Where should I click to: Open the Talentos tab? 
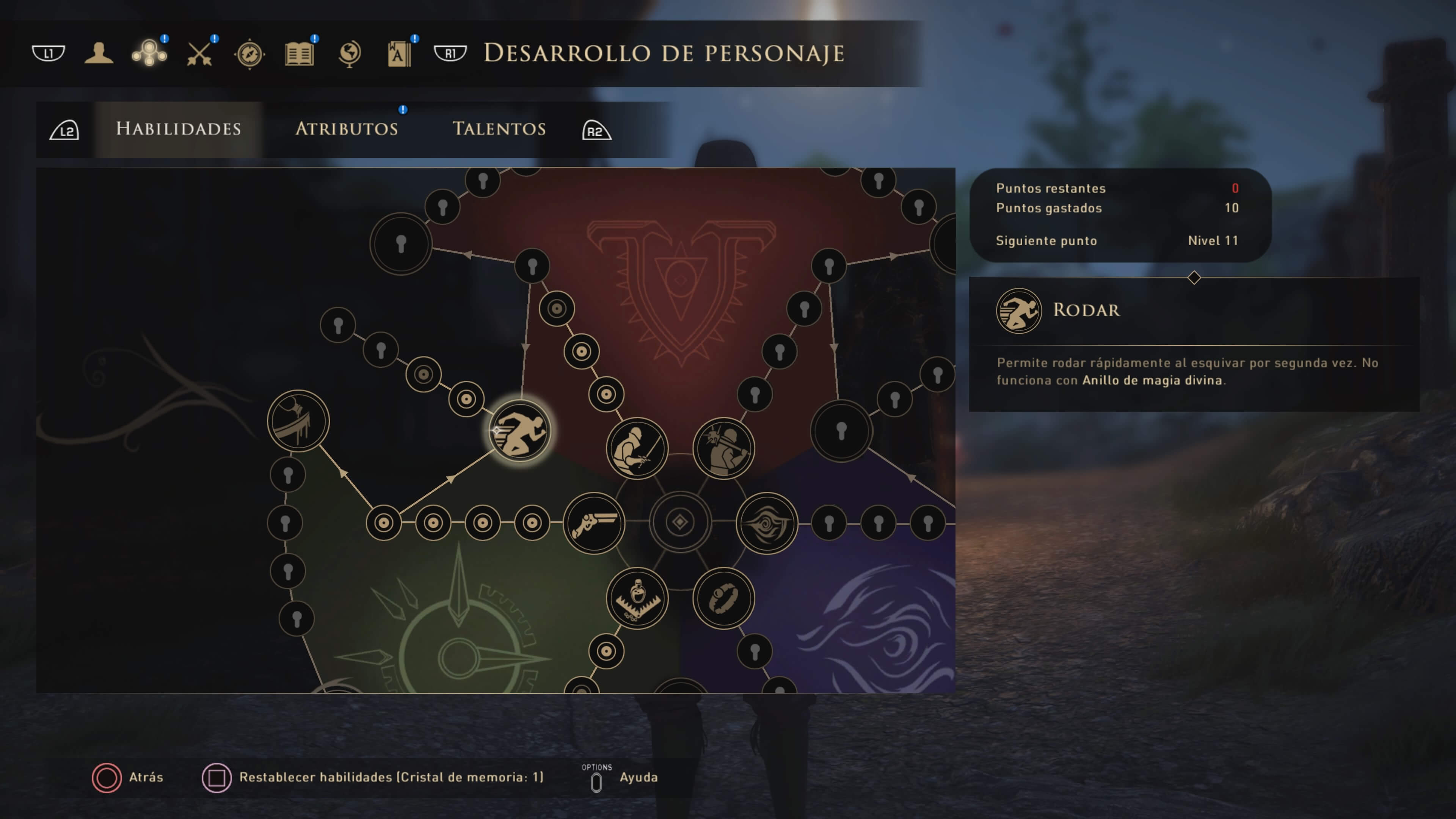499,129
